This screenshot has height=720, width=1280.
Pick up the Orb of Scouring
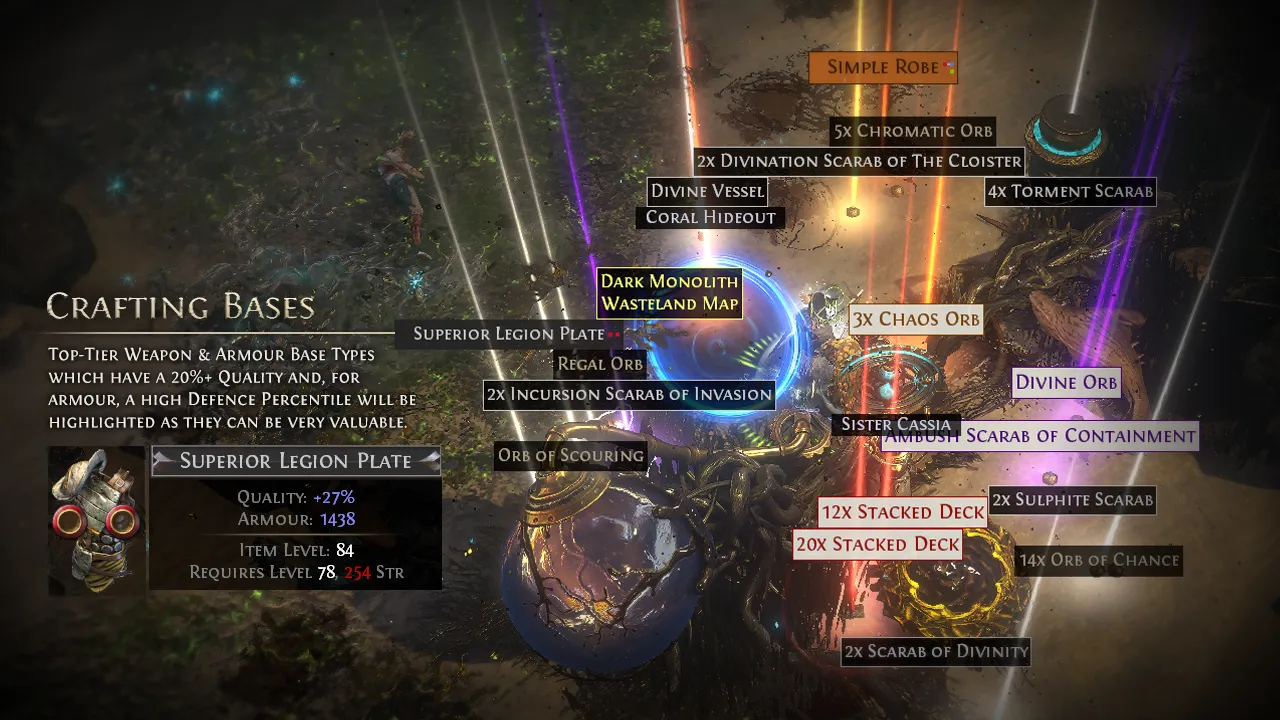[571, 456]
